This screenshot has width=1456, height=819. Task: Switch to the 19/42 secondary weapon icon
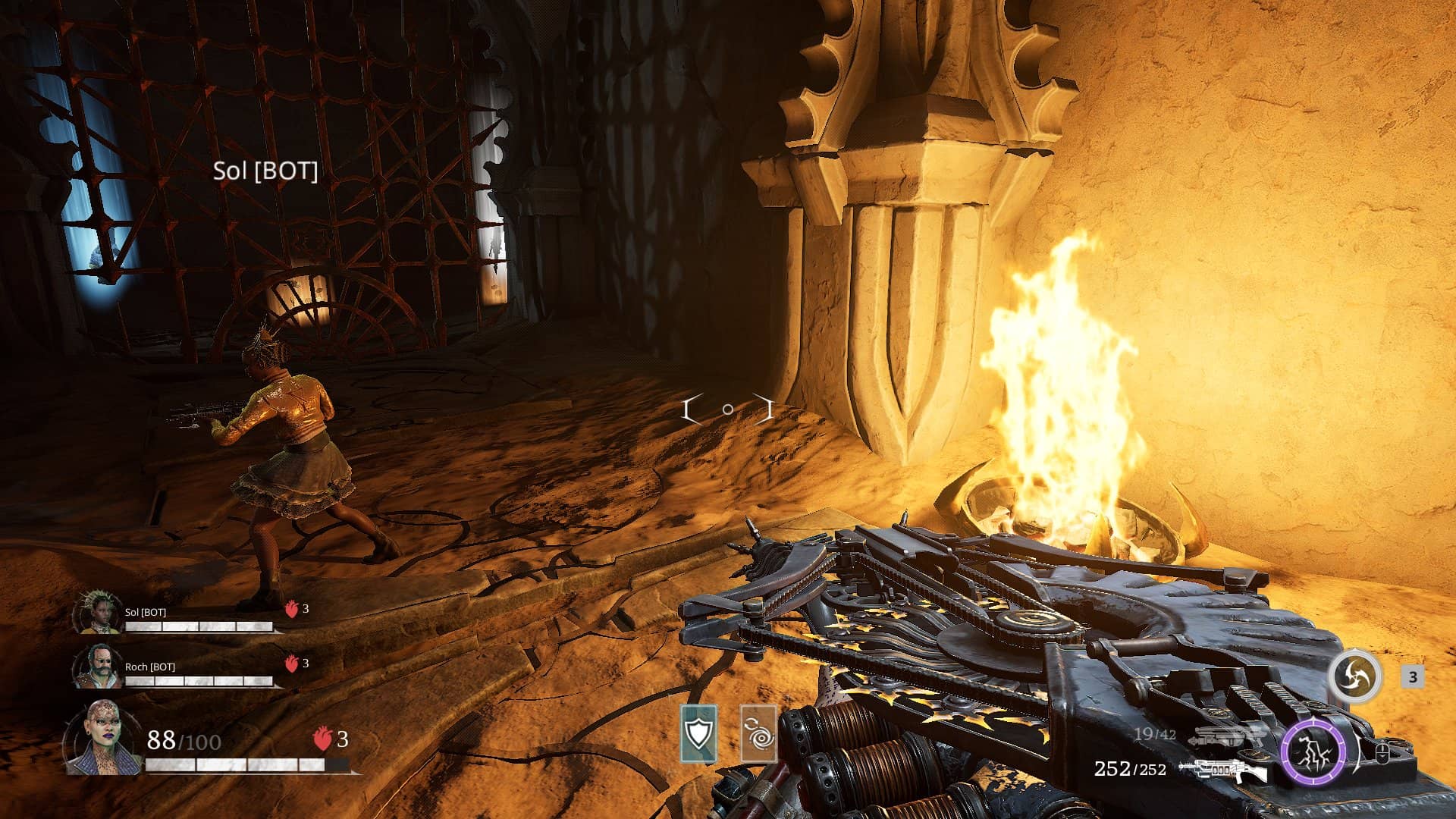[1227, 736]
